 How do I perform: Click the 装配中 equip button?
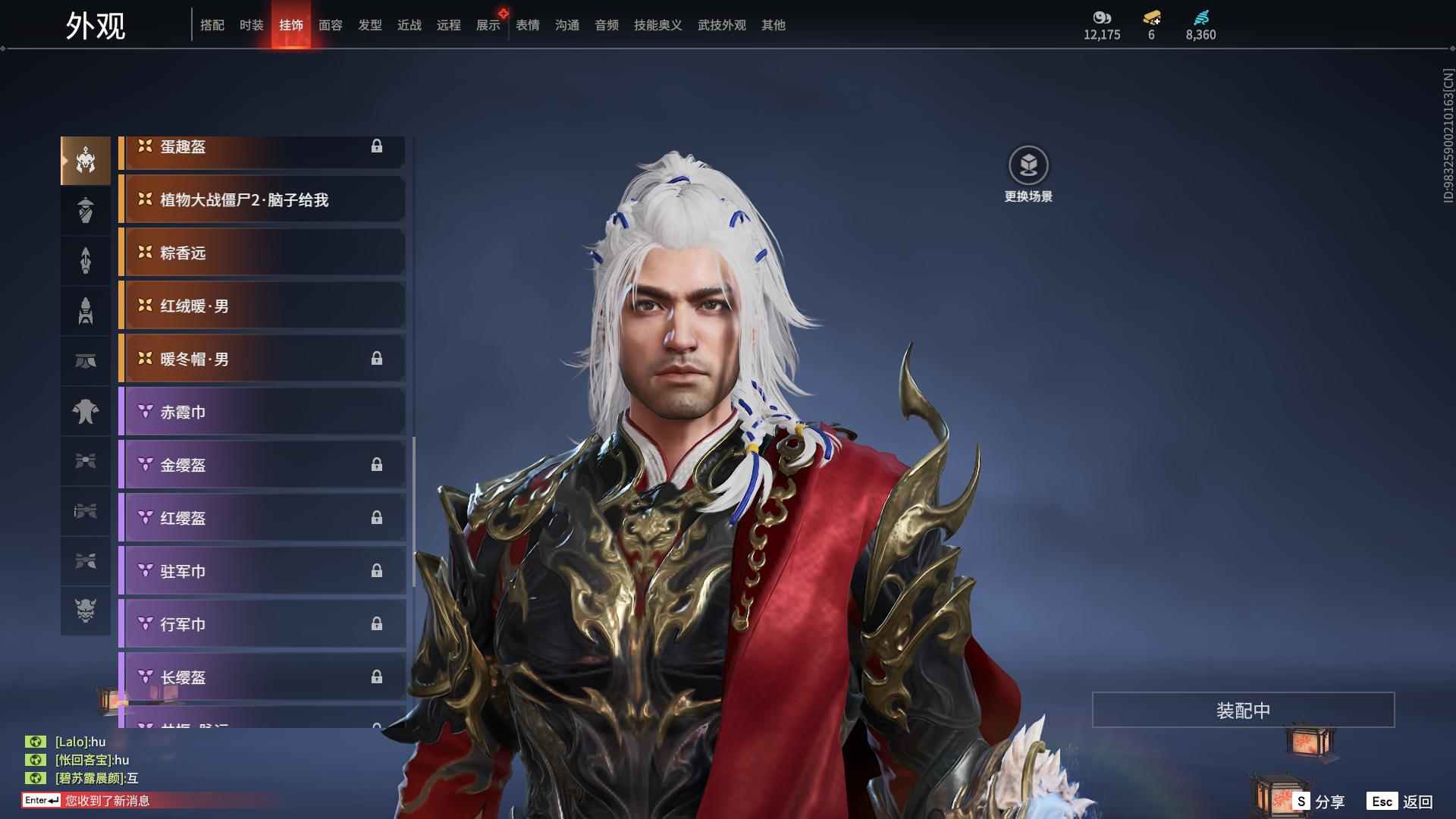click(x=1243, y=711)
